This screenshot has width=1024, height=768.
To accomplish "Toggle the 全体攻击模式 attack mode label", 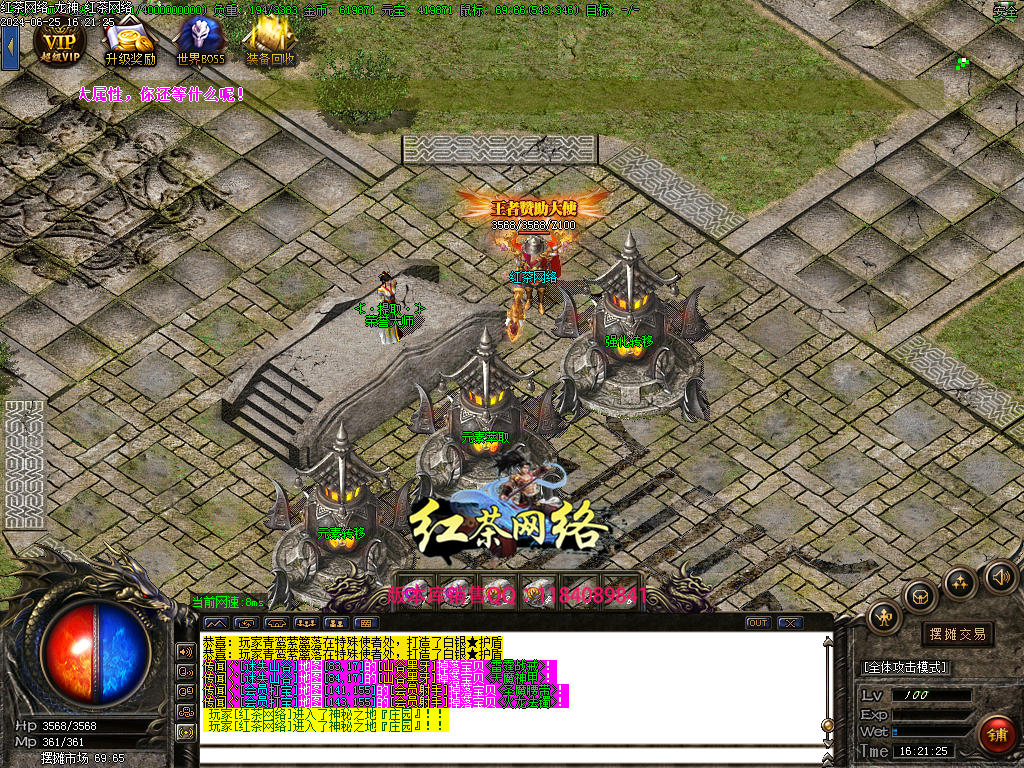I will 906,667.
